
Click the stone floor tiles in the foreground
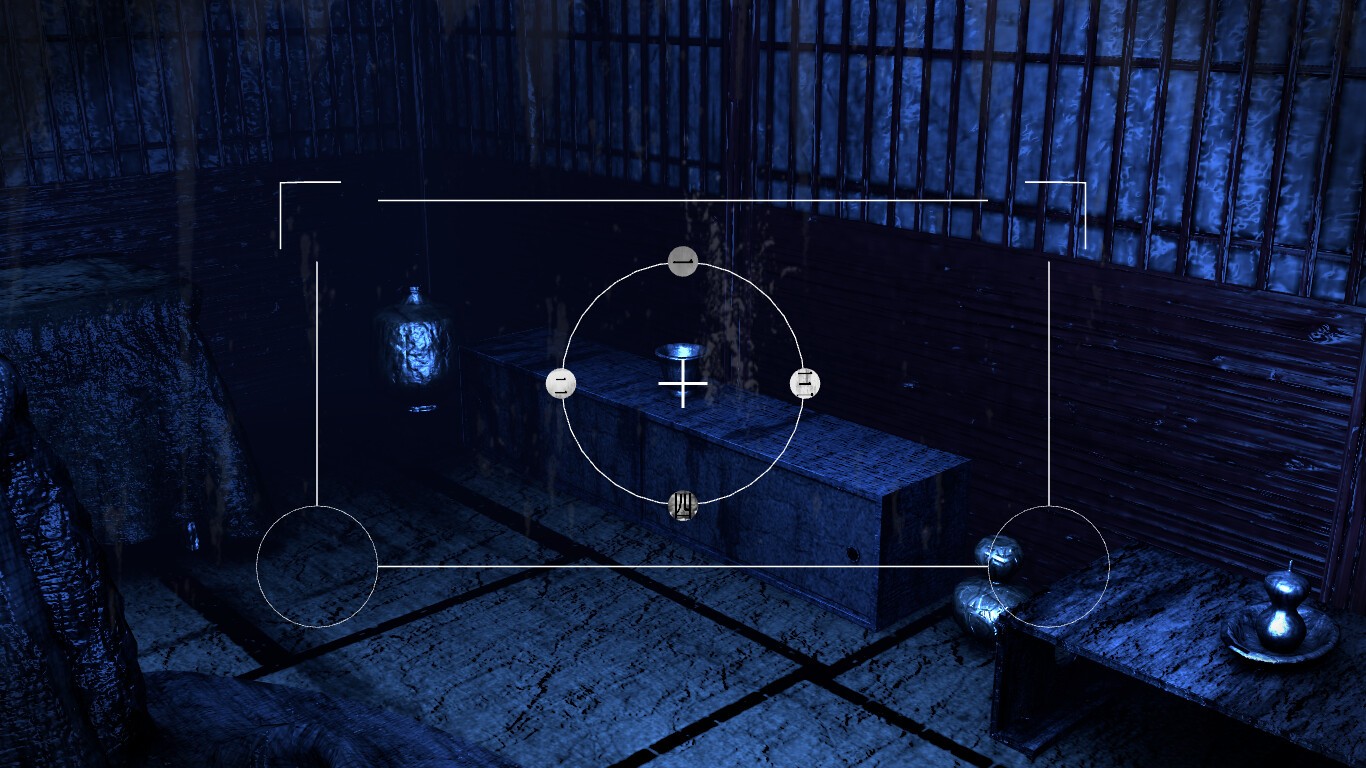tap(600, 700)
